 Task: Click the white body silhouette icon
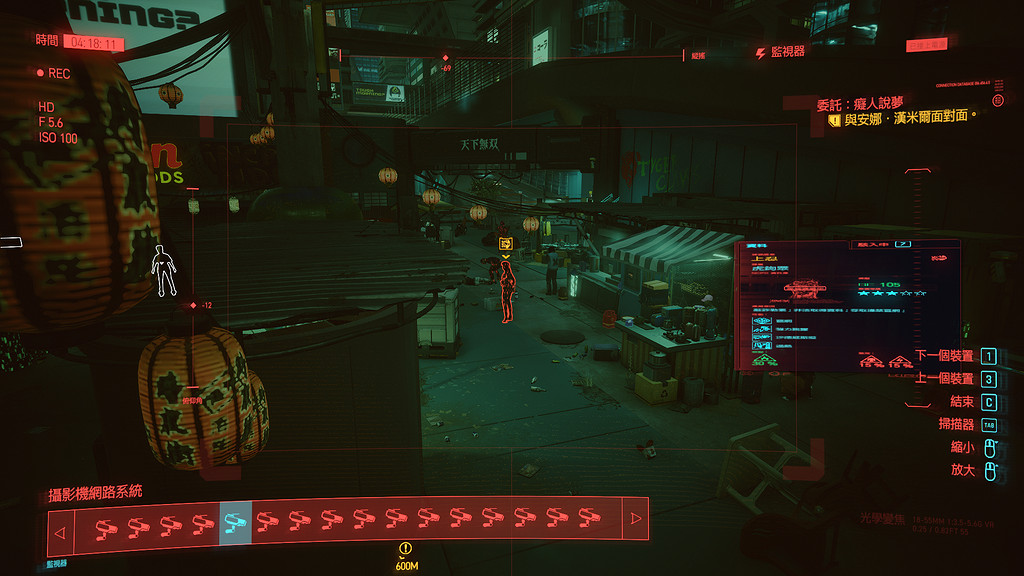click(162, 271)
